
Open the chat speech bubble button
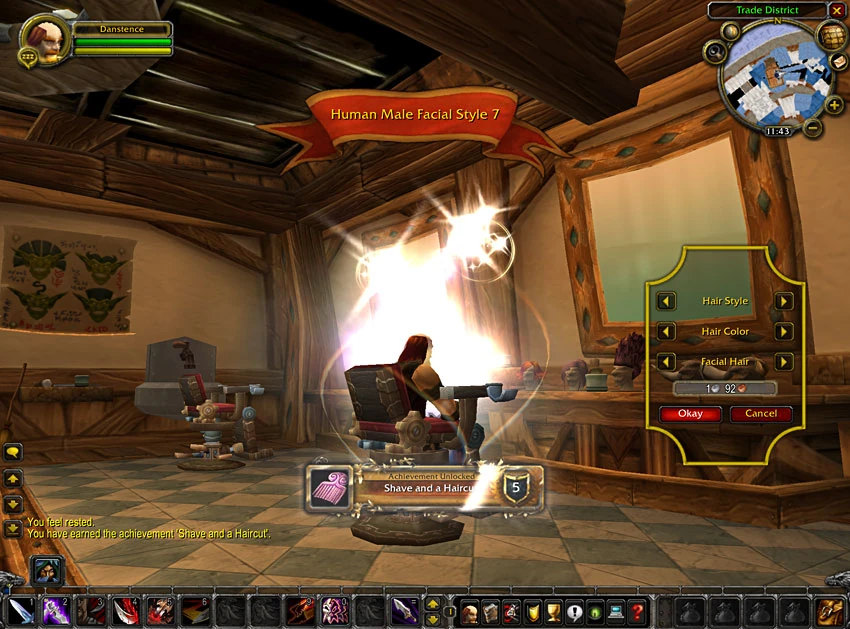(13, 452)
